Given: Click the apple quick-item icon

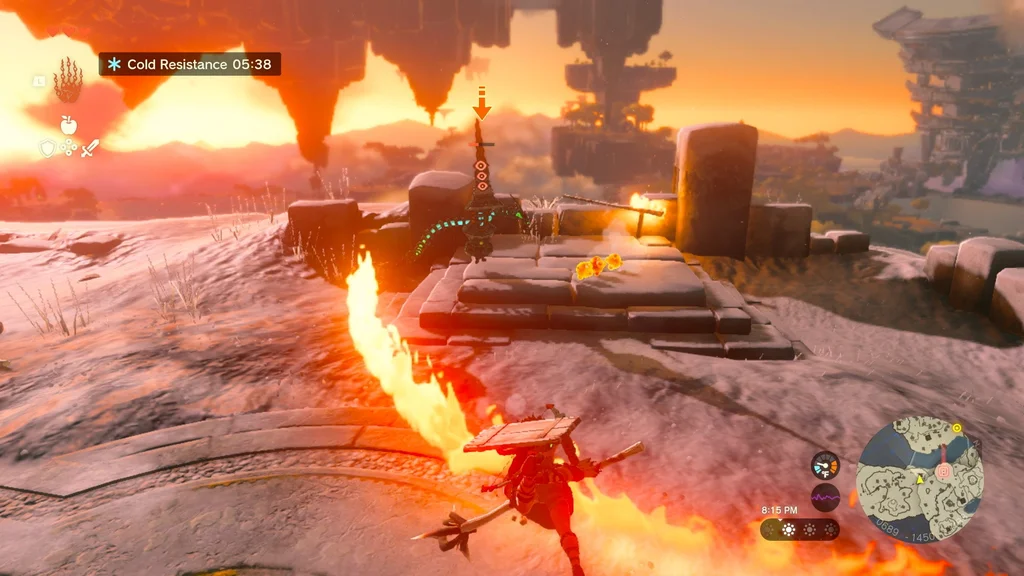Looking at the screenshot, I should (x=68, y=125).
